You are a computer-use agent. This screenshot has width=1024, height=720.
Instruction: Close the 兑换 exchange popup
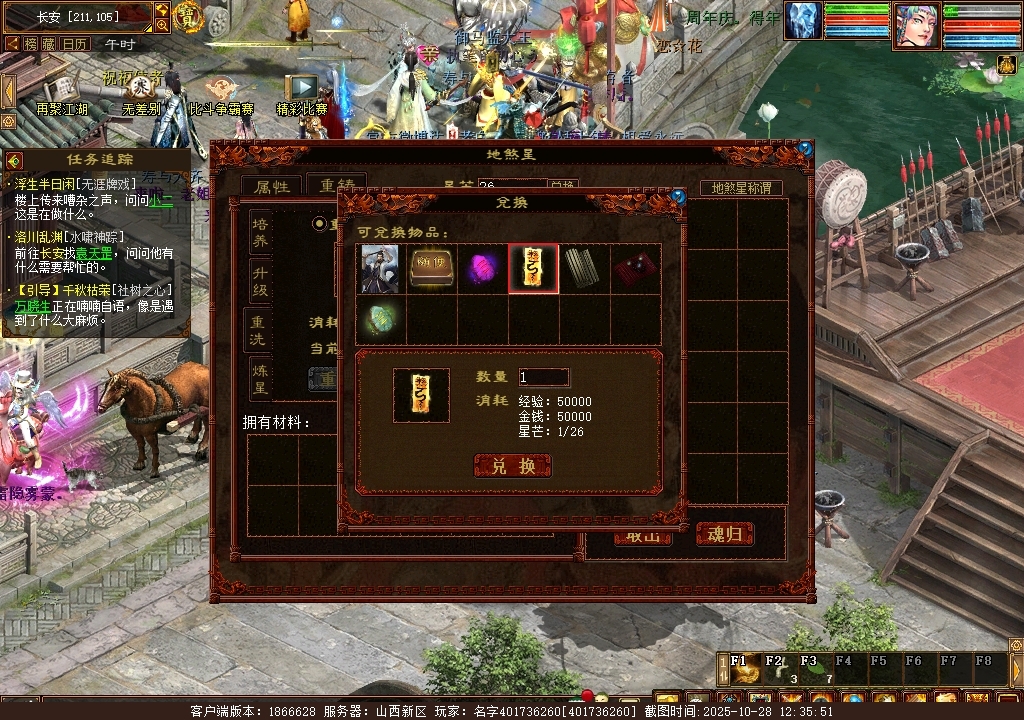pos(678,197)
